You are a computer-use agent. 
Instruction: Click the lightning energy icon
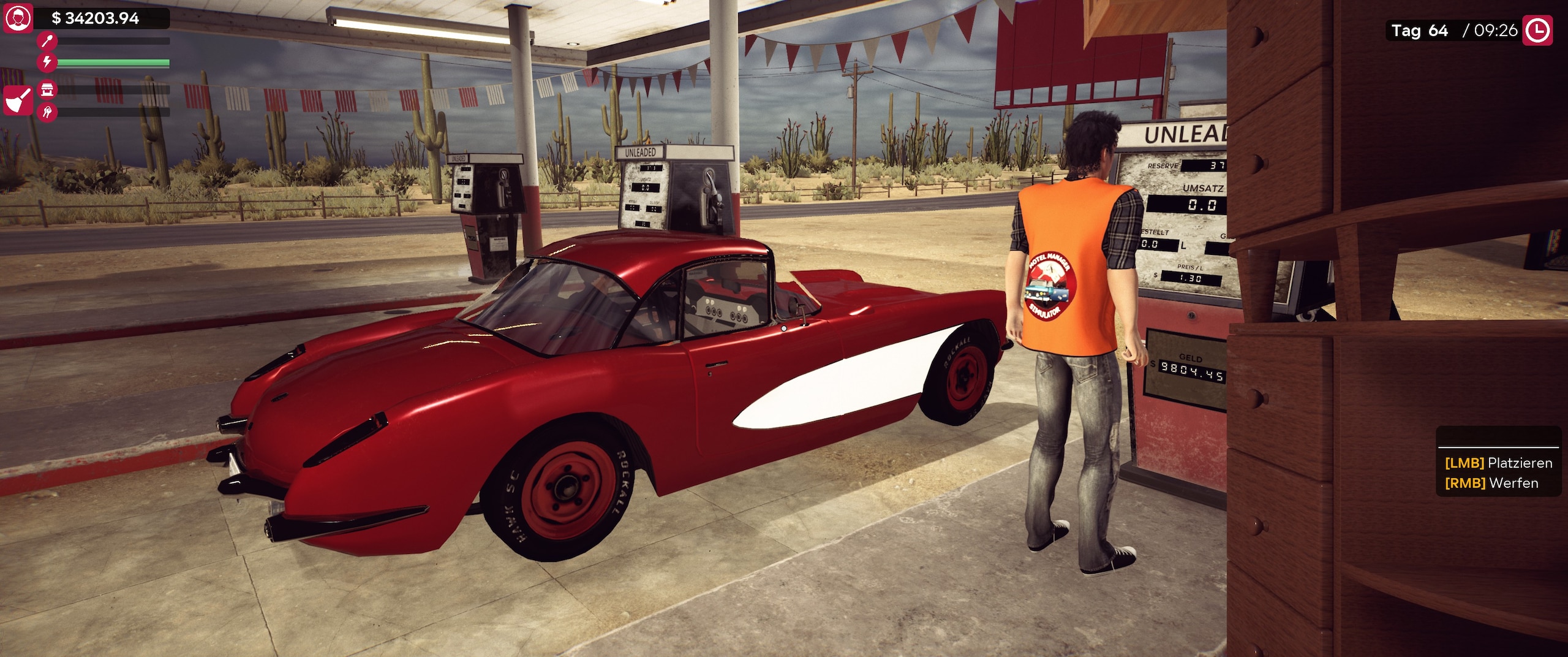(47, 61)
